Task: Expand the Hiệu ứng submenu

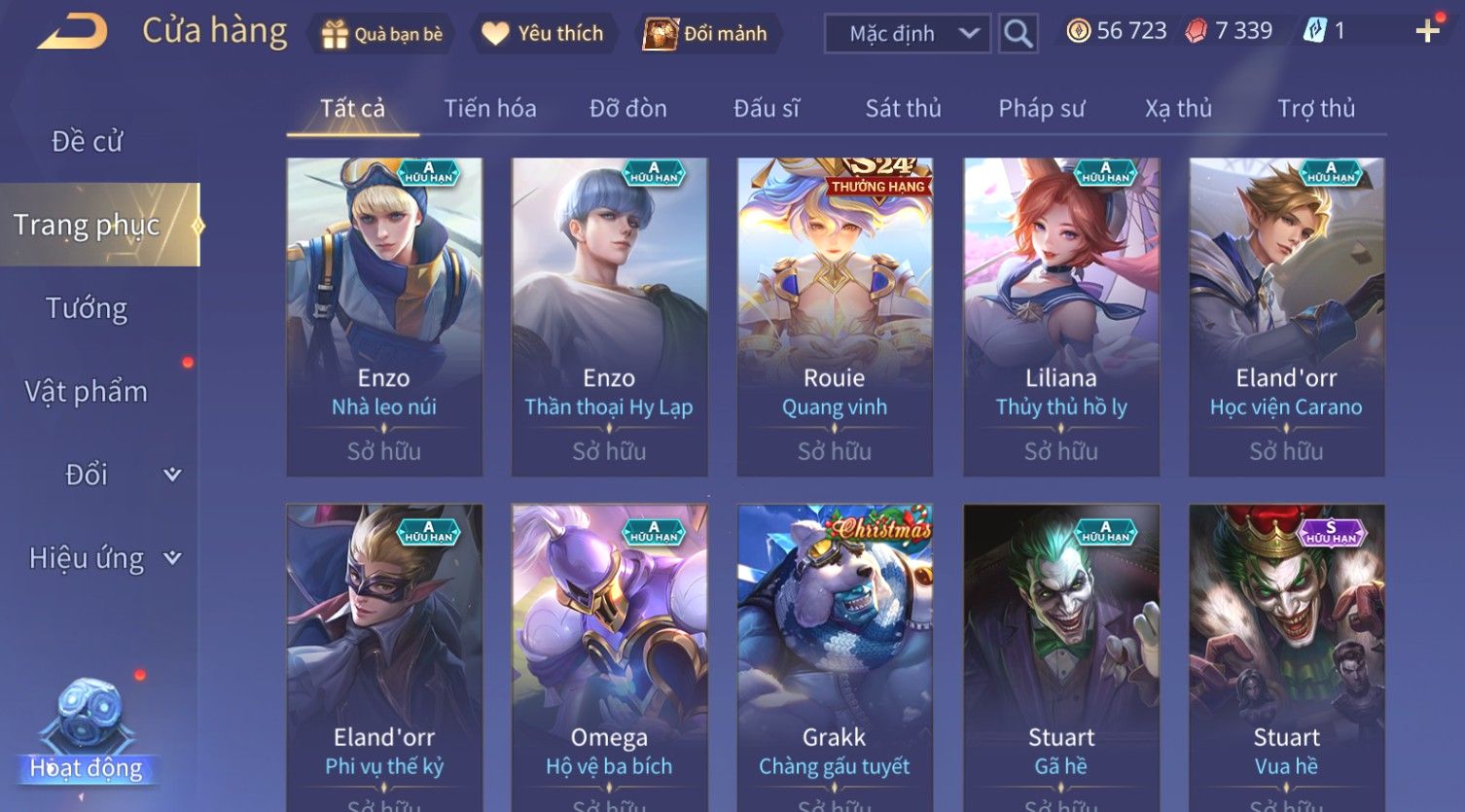Action: (x=102, y=558)
